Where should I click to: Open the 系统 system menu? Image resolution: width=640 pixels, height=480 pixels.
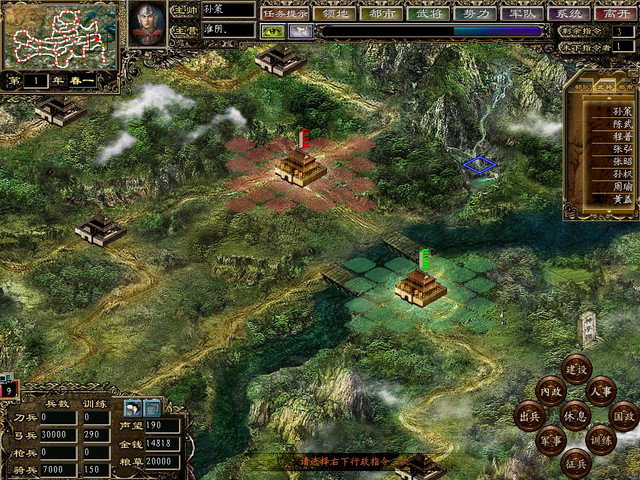coord(570,13)
